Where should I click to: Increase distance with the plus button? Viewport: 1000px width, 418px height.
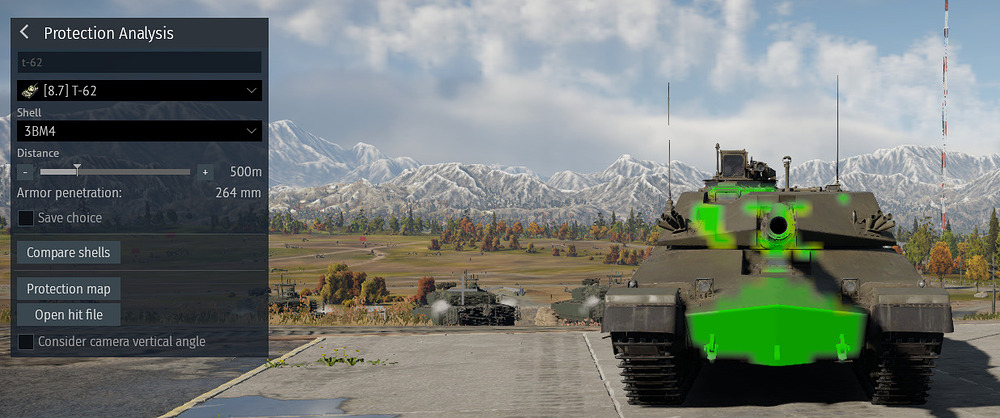tap(205, 172)
